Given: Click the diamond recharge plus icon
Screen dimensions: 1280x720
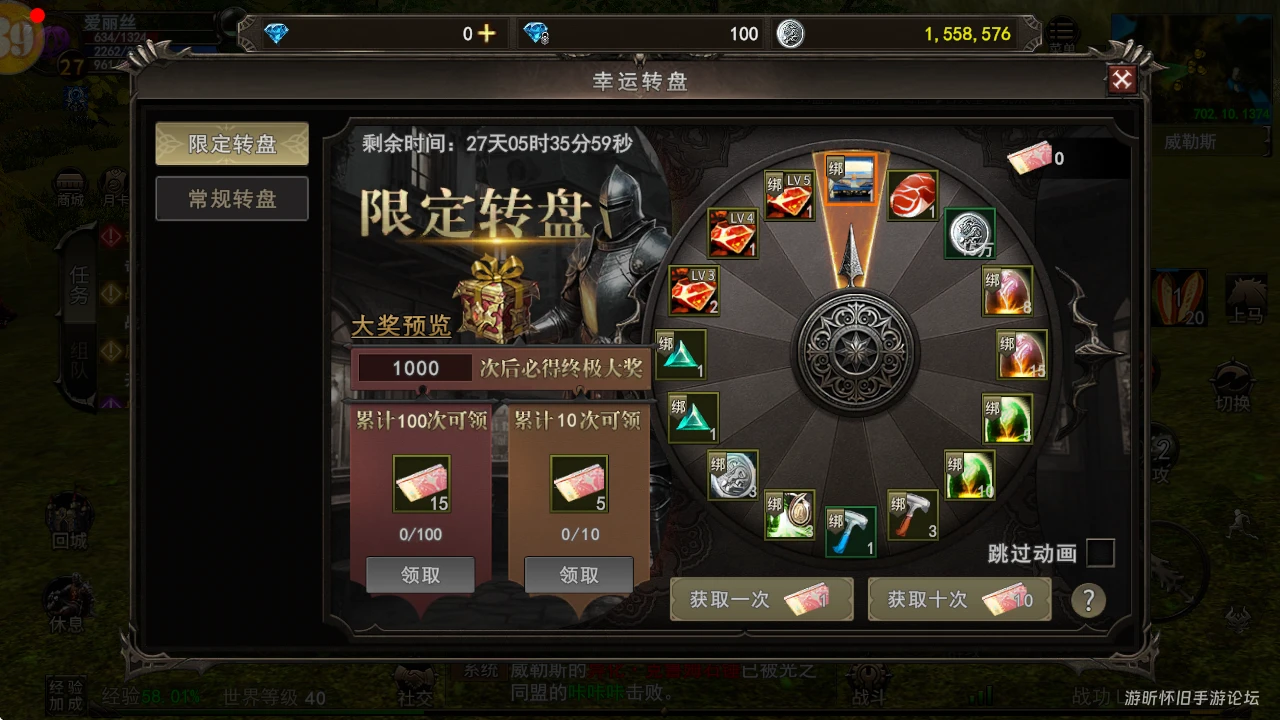Looking at the screenshot, I should pos(487,32).
